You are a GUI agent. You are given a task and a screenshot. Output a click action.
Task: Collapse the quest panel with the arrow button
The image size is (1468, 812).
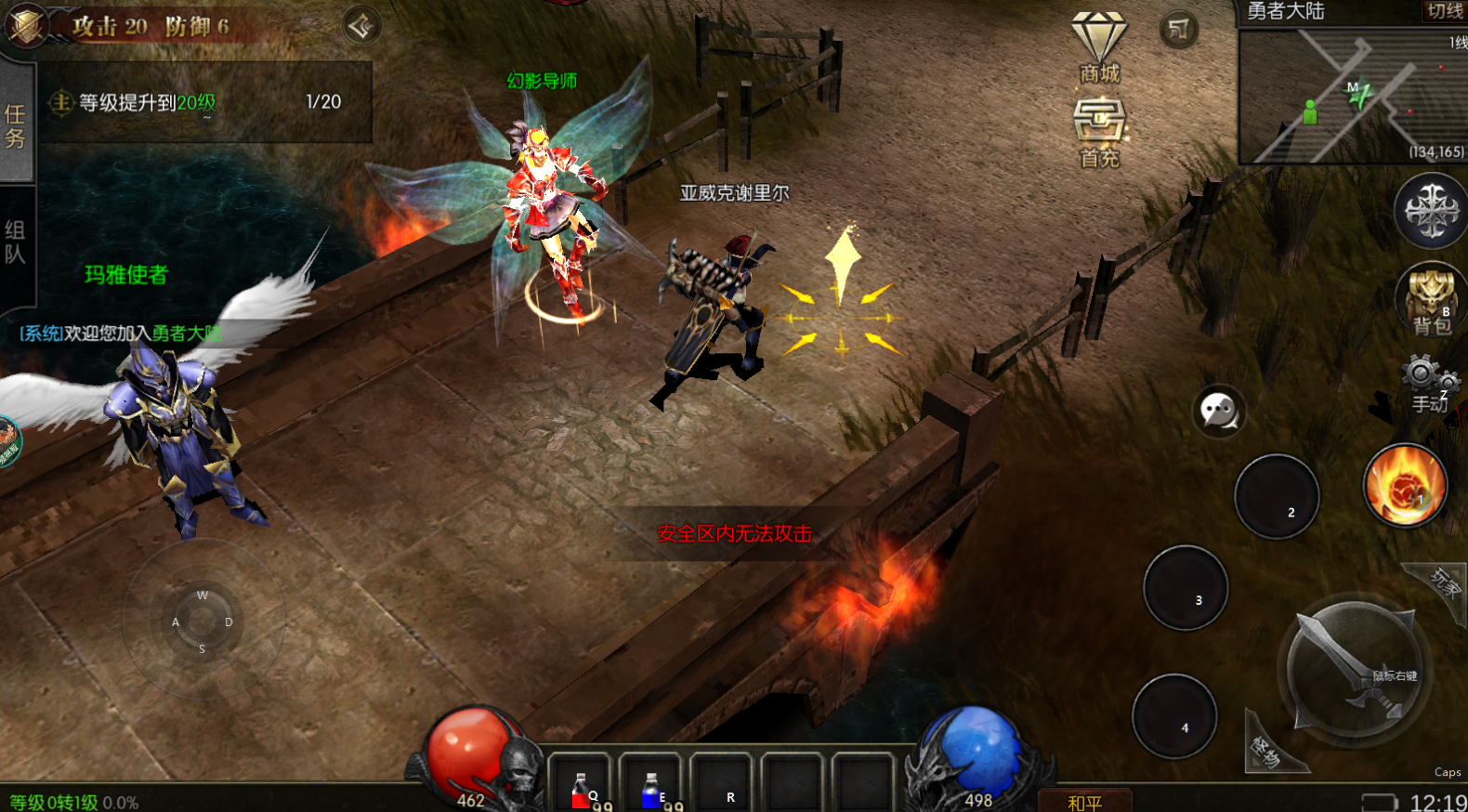click(361, 26)
